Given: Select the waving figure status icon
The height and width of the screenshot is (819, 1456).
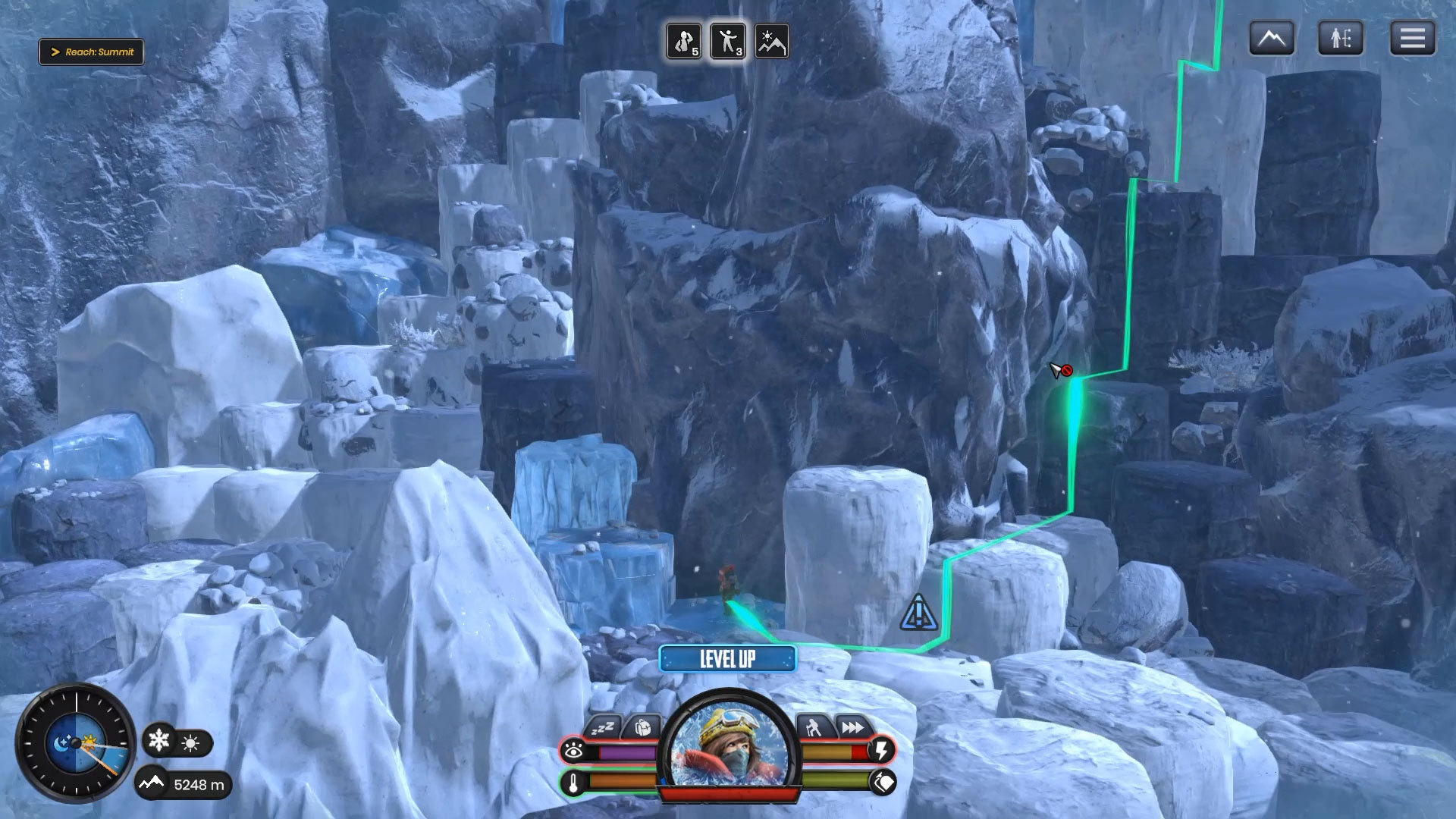Looking at the screenshot, I should pos(728,41).
